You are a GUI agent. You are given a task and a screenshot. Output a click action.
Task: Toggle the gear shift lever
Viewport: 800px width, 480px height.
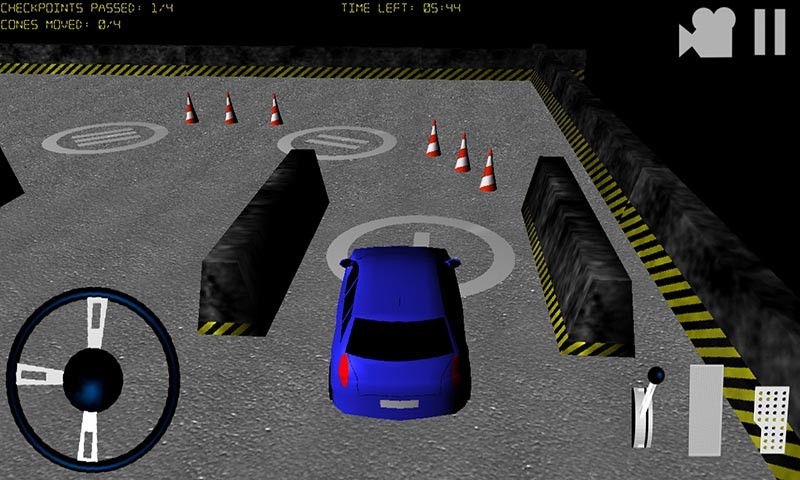click(x=648, y=408)
